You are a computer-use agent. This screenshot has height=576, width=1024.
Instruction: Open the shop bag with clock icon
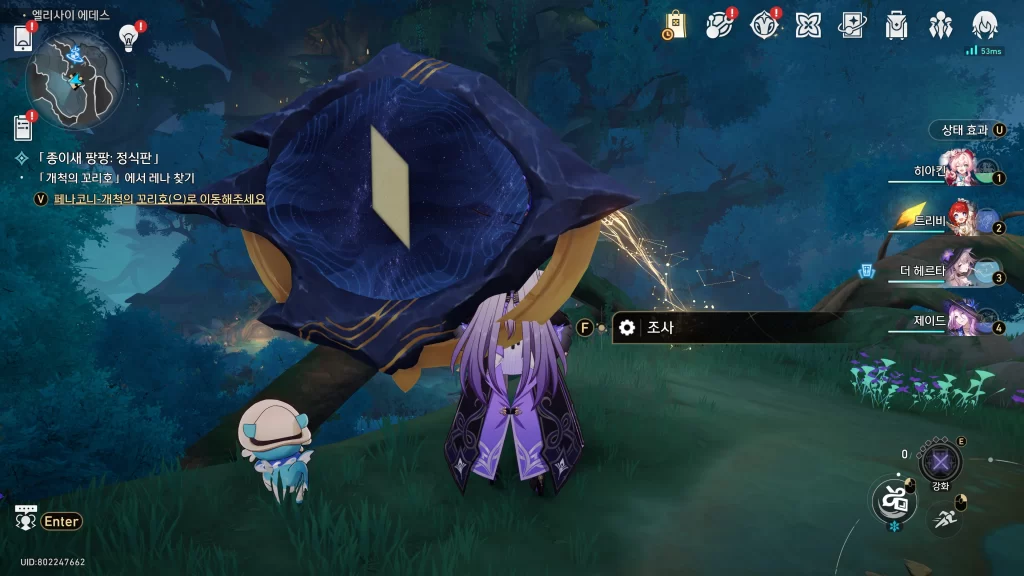tap(675, 25)
